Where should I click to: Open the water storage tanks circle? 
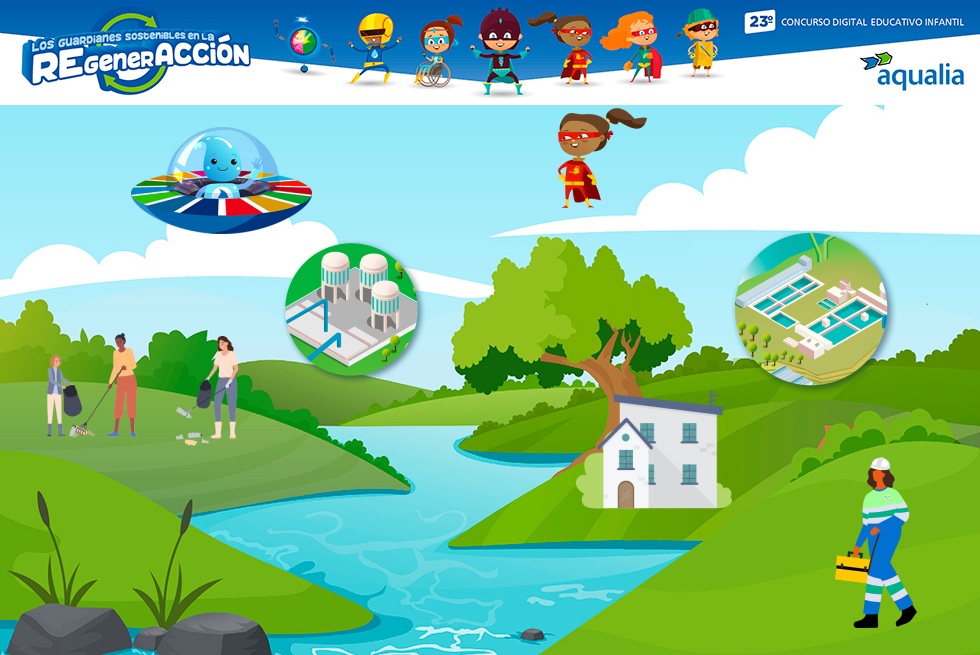coord(351,309)
